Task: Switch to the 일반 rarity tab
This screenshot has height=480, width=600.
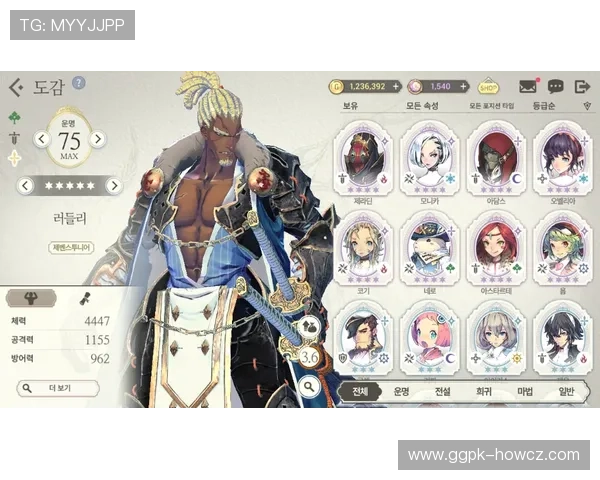Action: point(565,392)
